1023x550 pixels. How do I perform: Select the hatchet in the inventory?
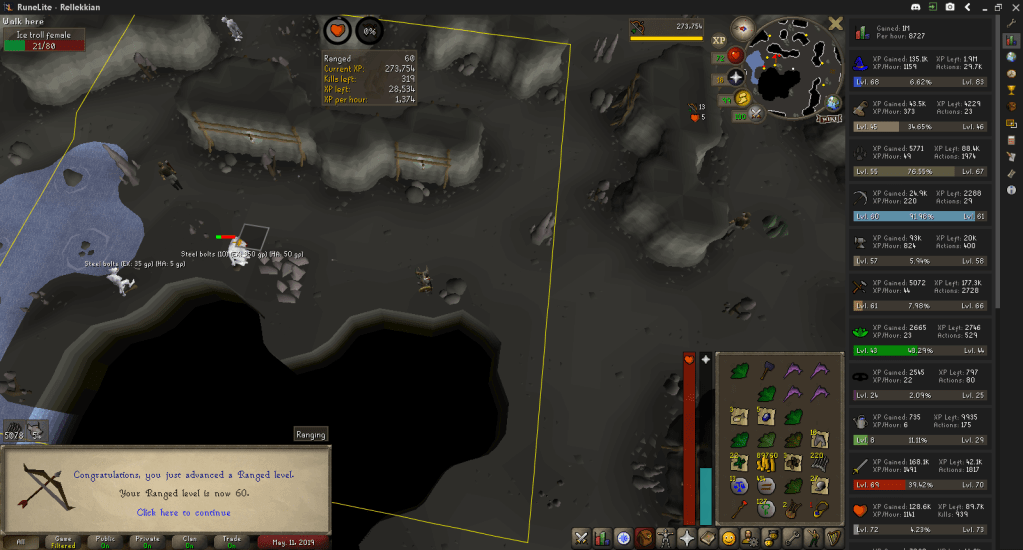tap(767, 369)
